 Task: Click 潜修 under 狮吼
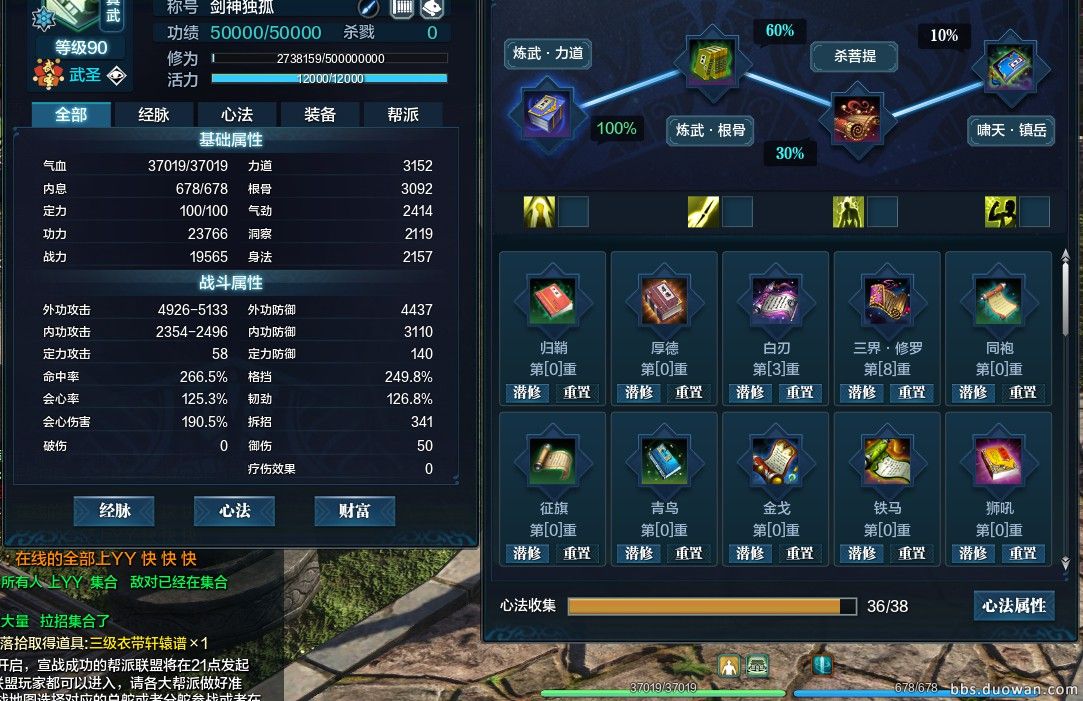[973, 553]
